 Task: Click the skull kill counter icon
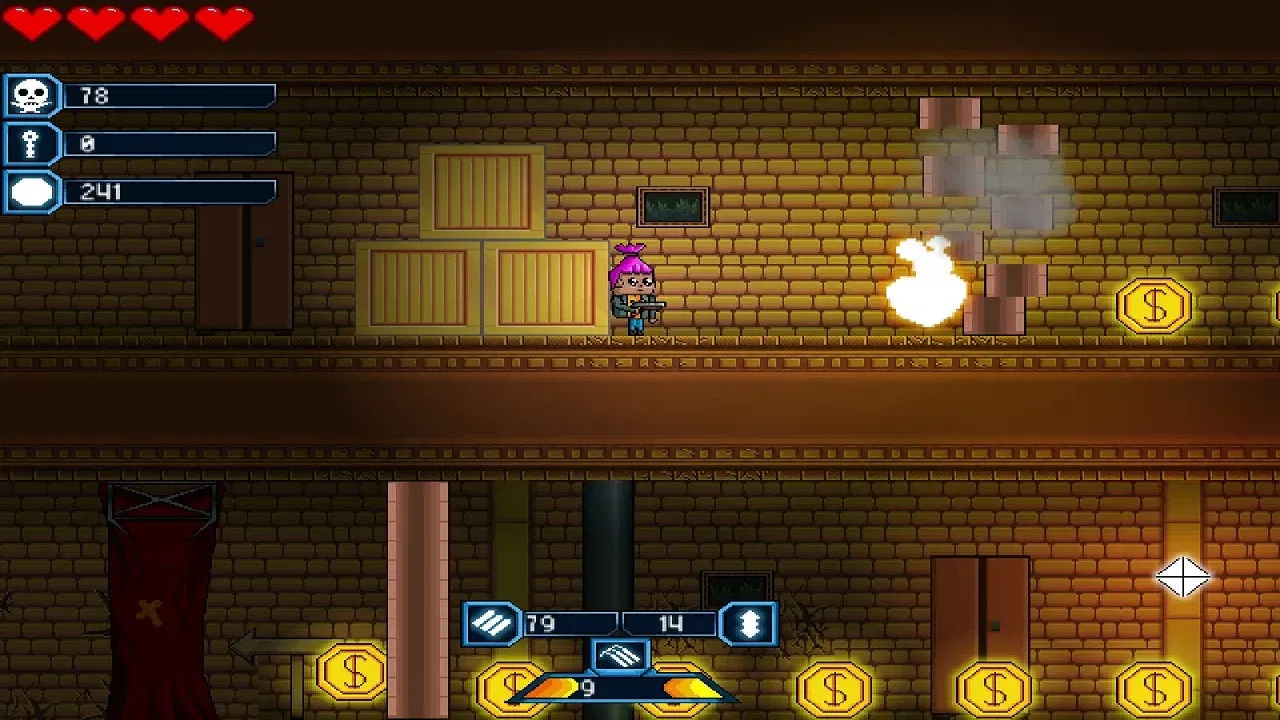(x=30, y=95)
